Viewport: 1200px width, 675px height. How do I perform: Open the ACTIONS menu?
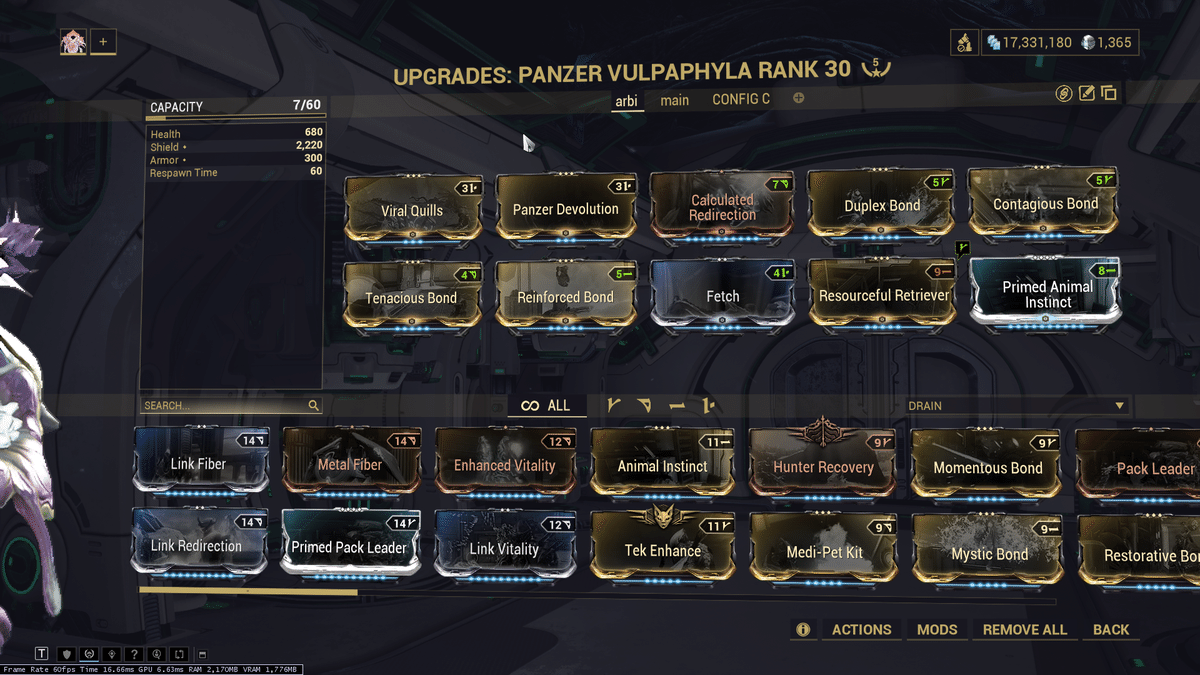861,629
